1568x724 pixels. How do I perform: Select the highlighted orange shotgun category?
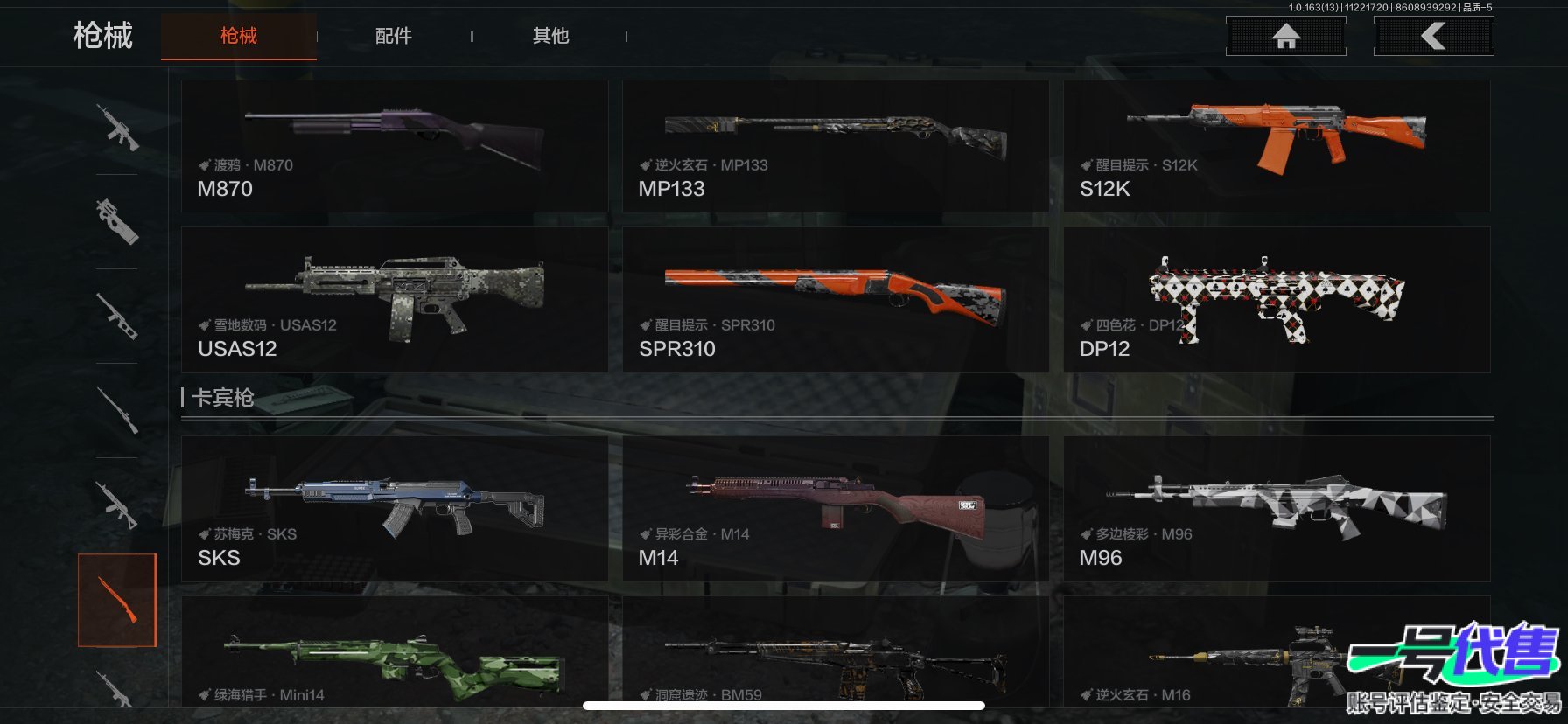tap(117, 600)
